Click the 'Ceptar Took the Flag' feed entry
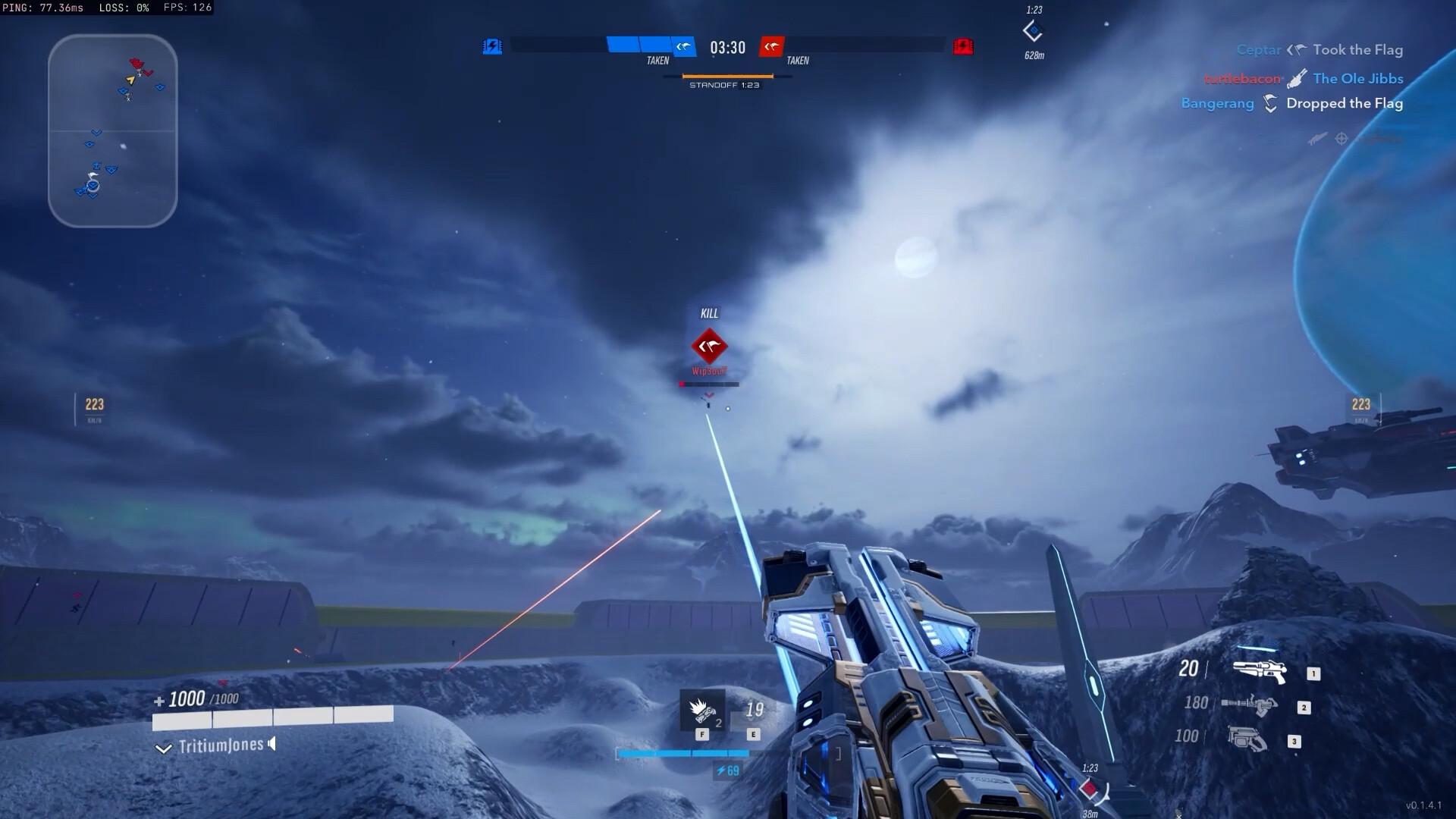The width and height of the screenshot is (1456, 819). tap(1319, 50)
